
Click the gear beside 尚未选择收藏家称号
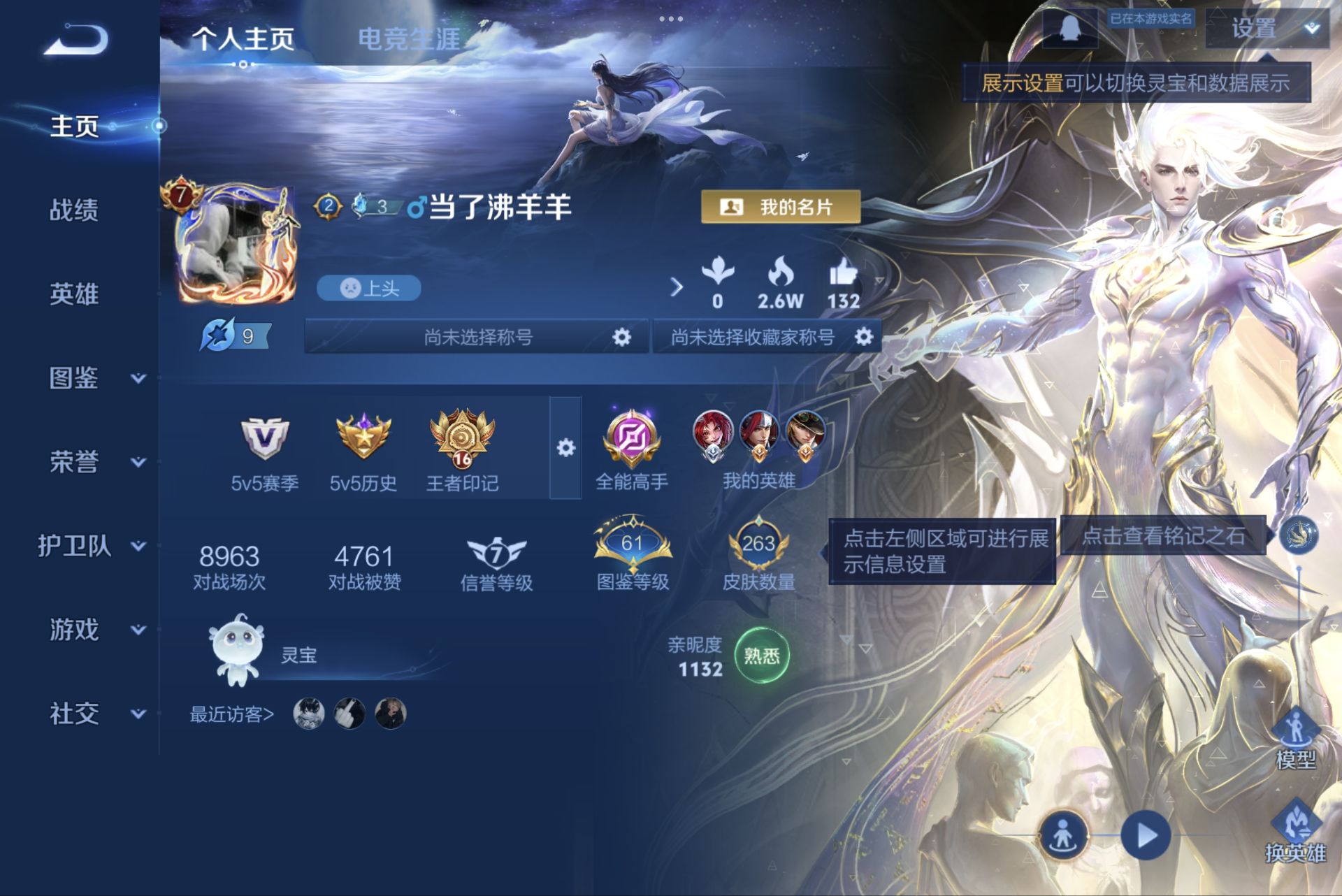point(865,337)
